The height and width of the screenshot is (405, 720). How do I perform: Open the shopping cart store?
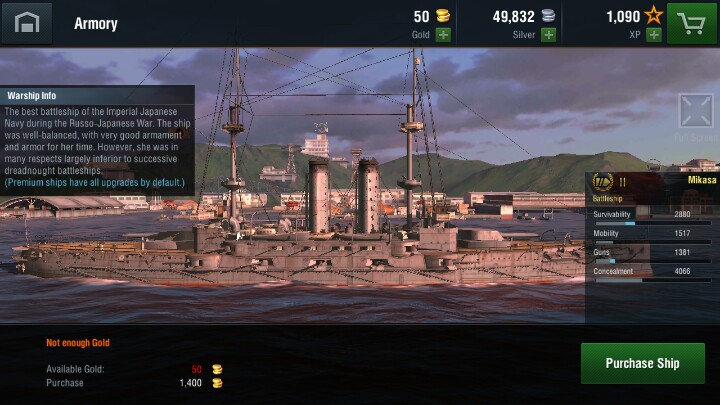click(x=693, y=23)
